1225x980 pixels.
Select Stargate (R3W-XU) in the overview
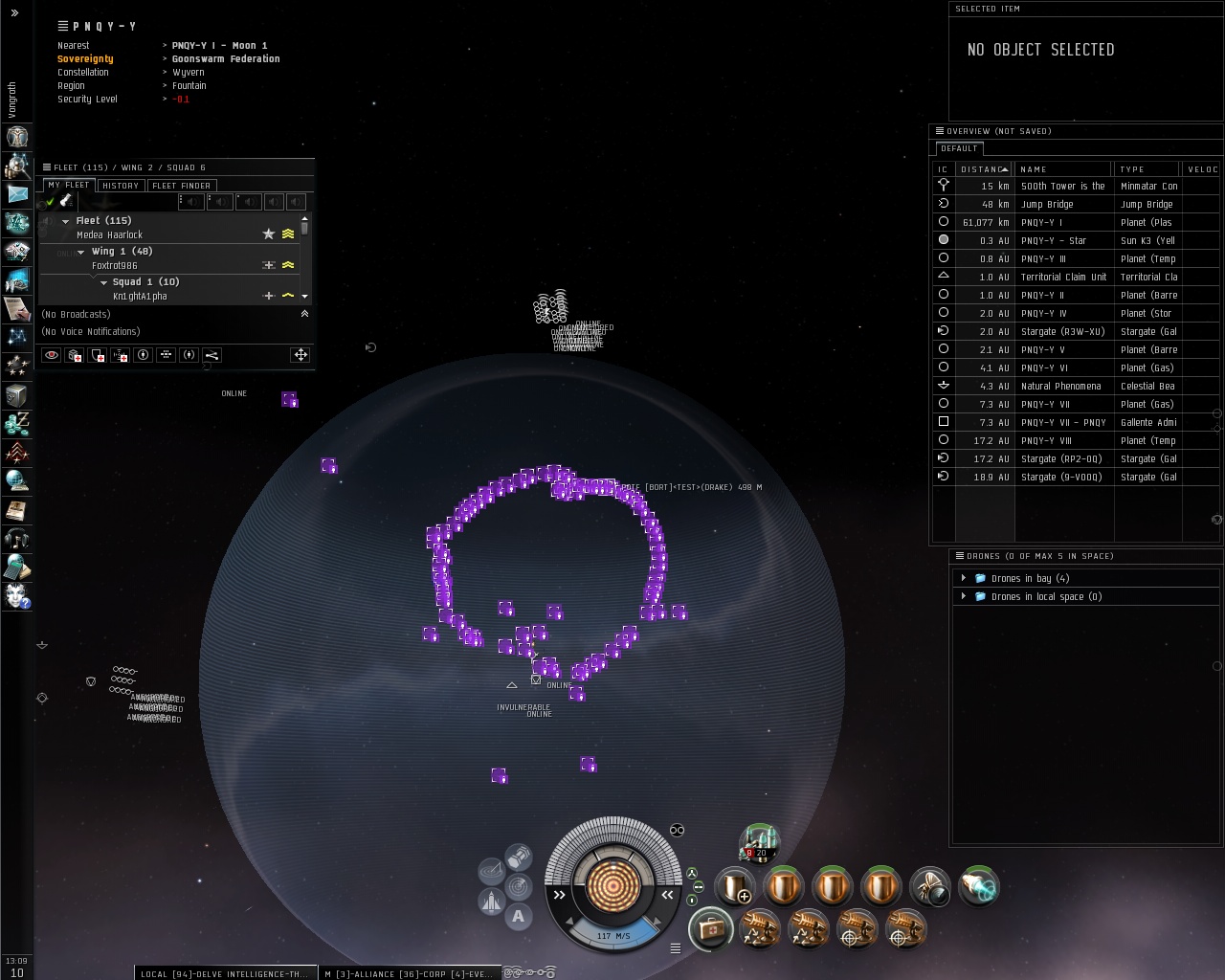pos(1062,331)
